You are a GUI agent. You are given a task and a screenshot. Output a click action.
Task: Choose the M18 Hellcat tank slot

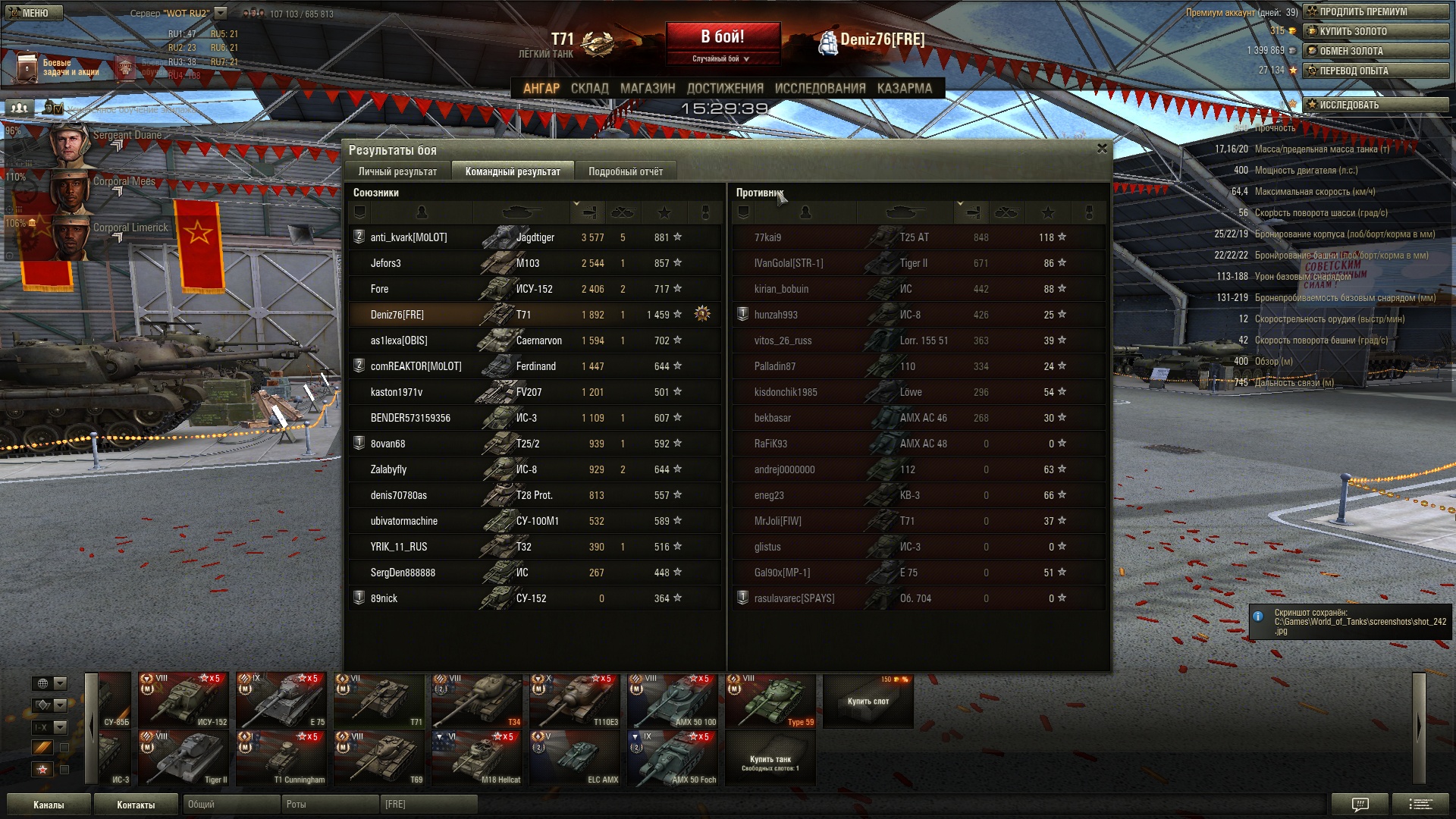(476, 758)
